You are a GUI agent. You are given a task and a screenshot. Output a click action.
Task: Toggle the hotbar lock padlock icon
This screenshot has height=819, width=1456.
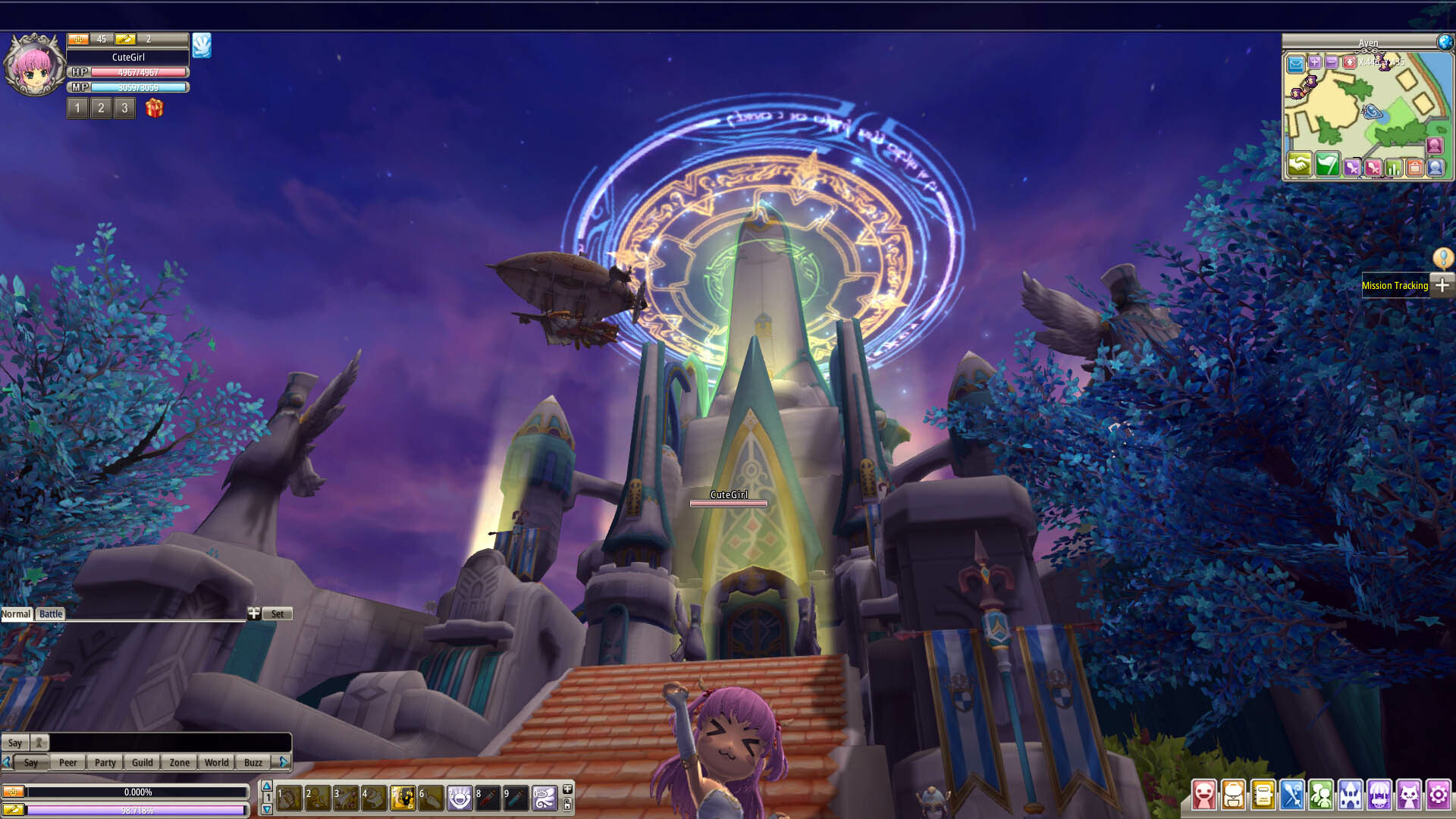[x=568, y=805]
